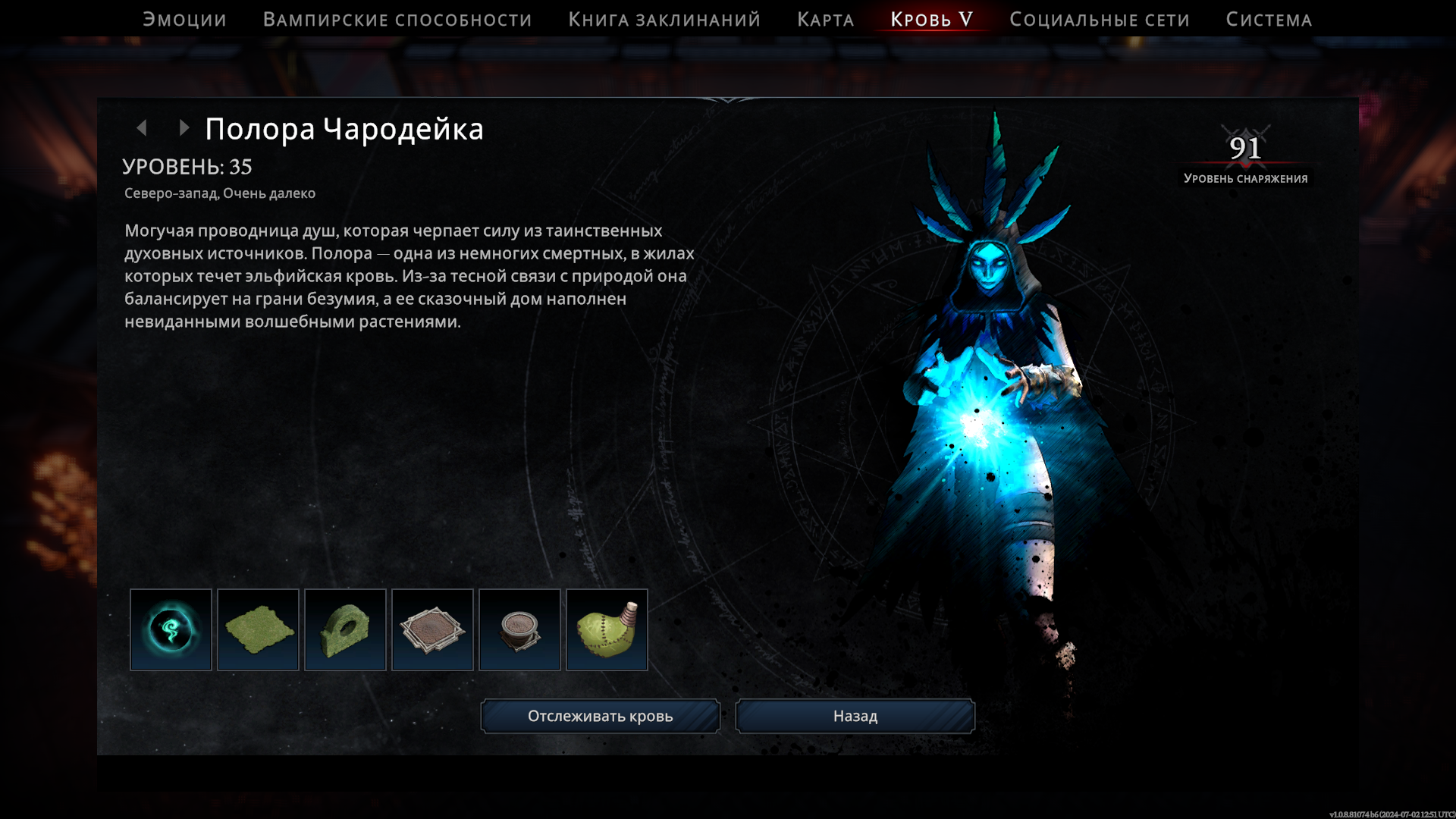Open the Система menu tab

tap(1269, 20)
